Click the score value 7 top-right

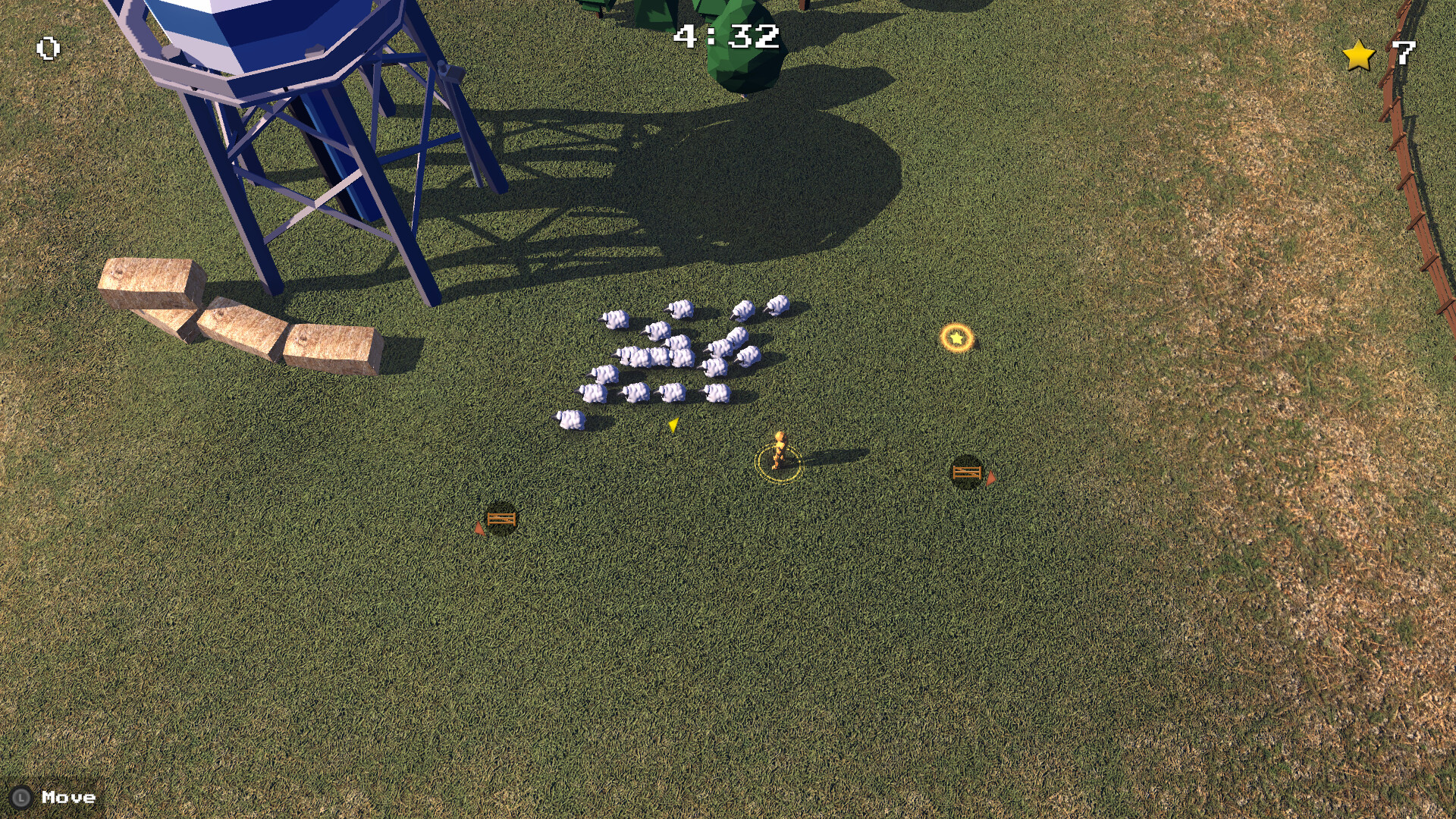pyautogui.click(x=1404, y=52)
